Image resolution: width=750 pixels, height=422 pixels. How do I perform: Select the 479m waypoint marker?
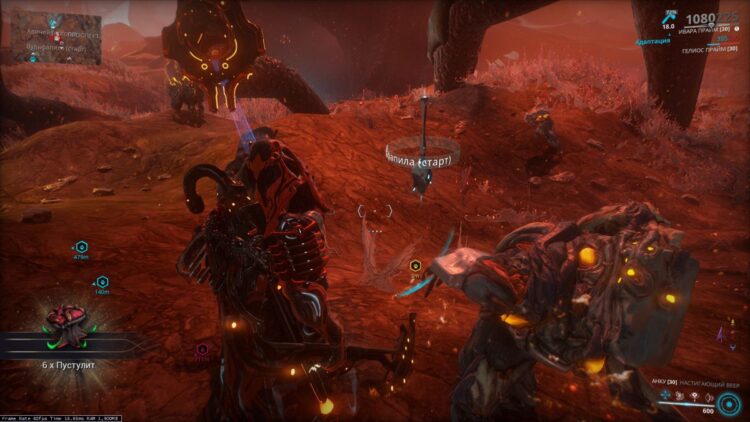(81, 246)
